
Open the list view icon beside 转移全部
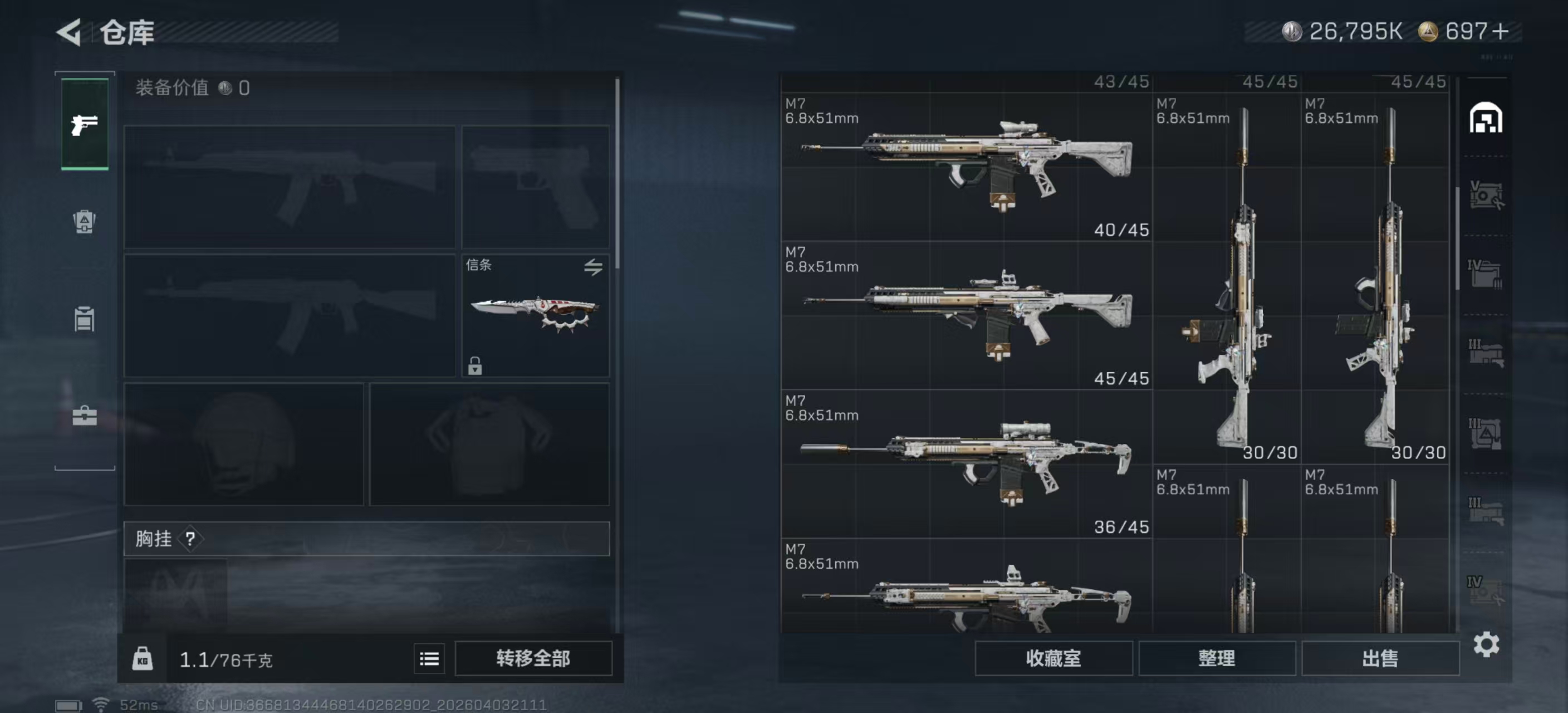click(429, 658)
